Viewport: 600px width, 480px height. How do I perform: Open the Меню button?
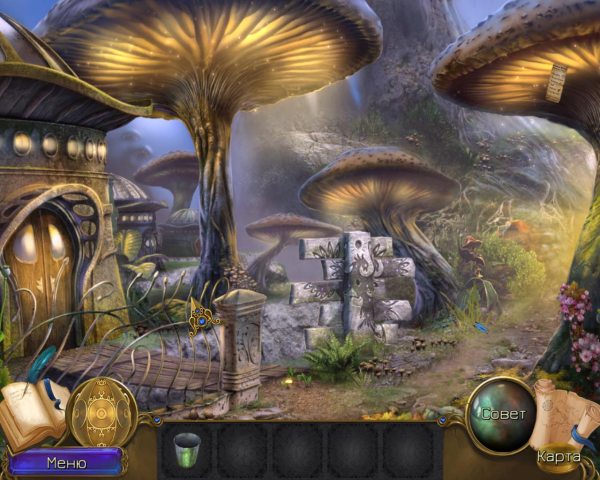point(66,462)
